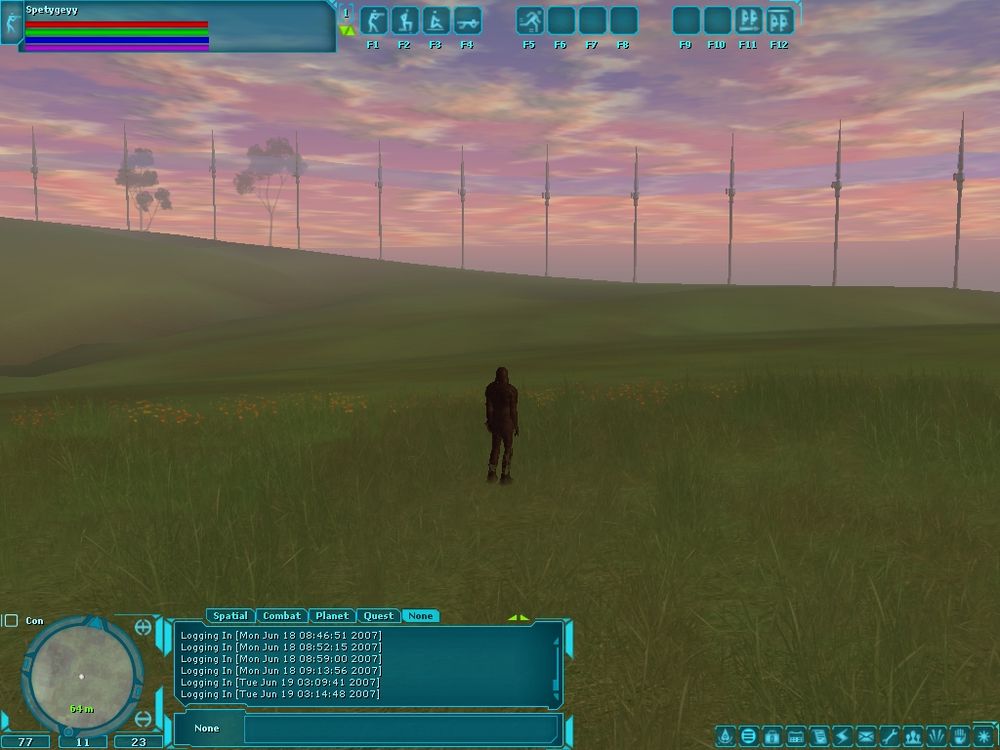Open the datapad document icon

(x=819, y=737)
